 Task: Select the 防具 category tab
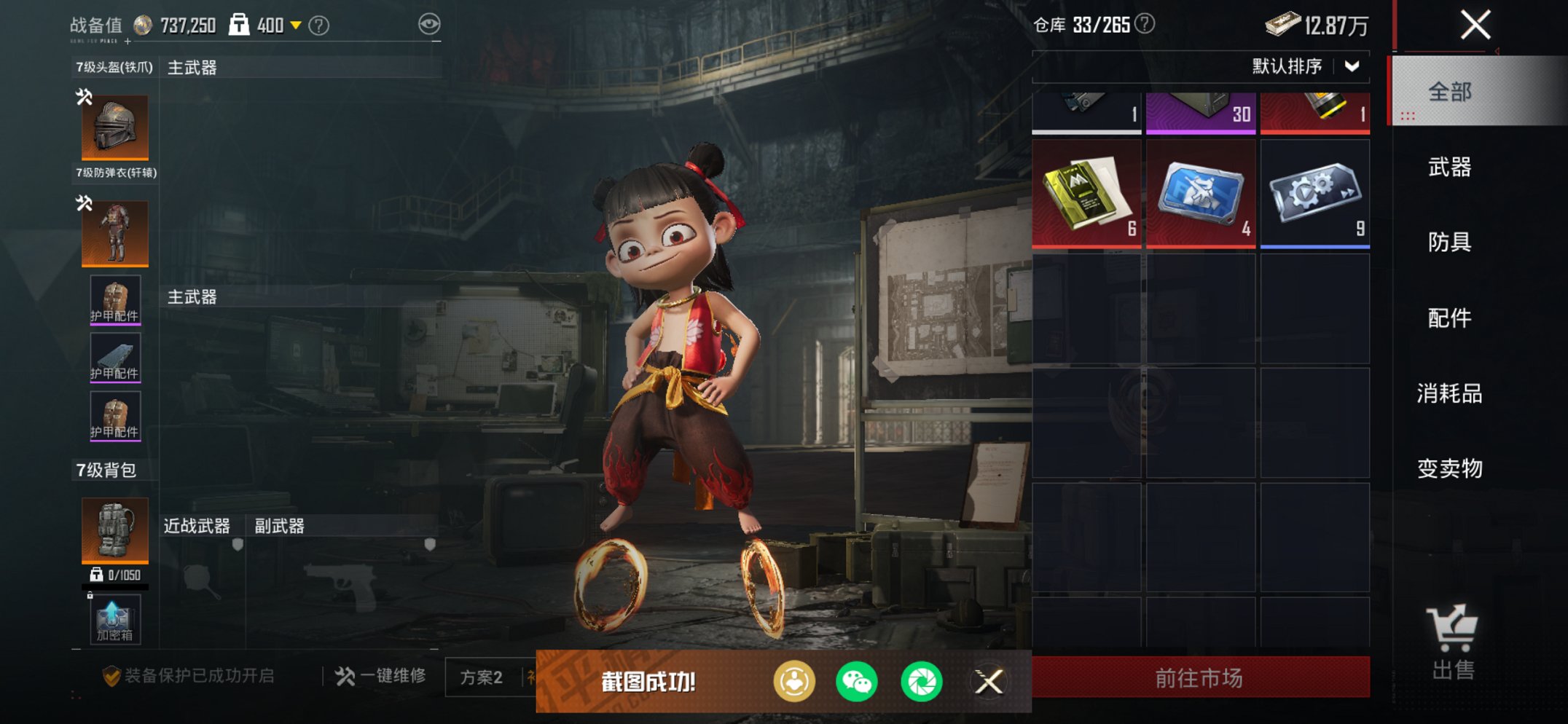(x=1450, y=242)
